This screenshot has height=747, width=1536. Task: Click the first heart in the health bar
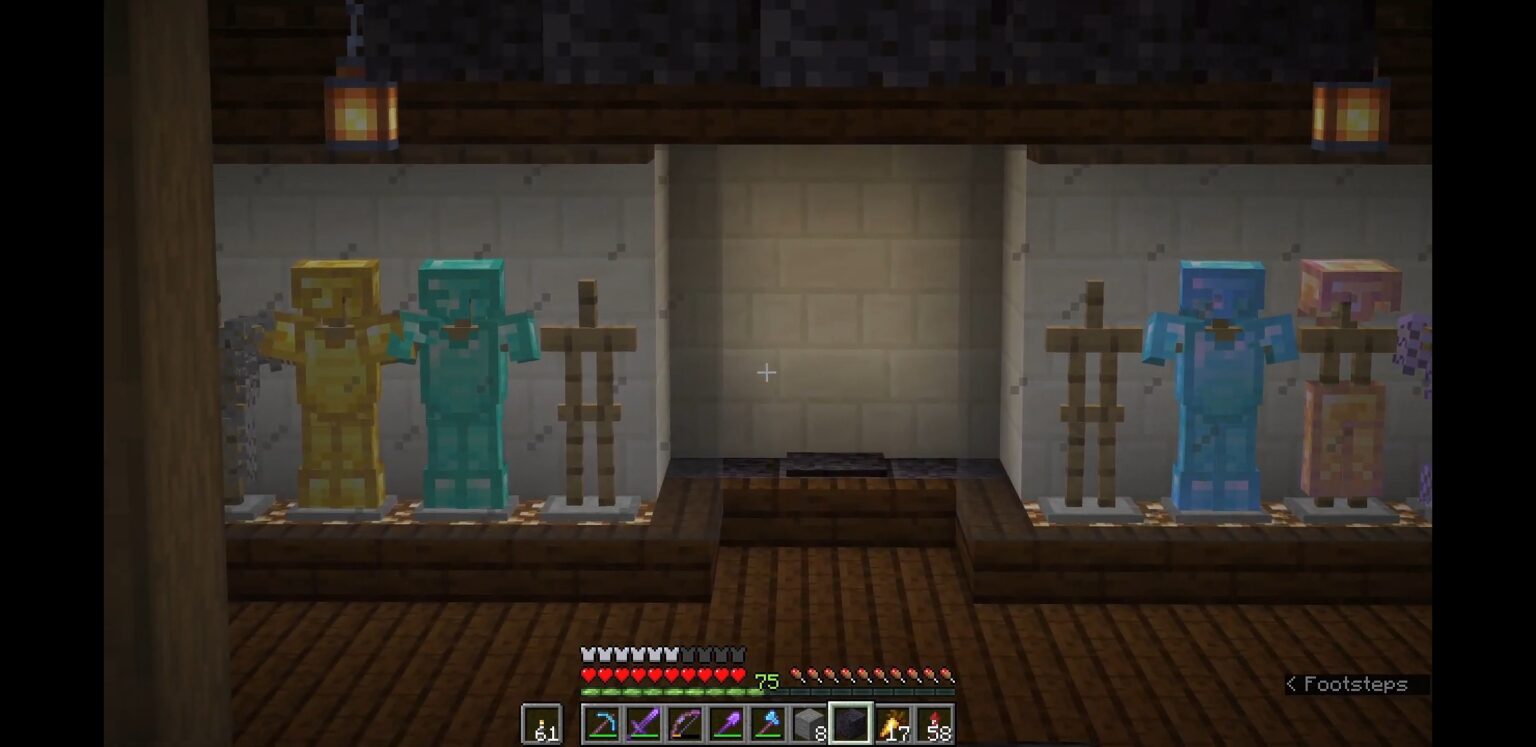click(587, 674)
